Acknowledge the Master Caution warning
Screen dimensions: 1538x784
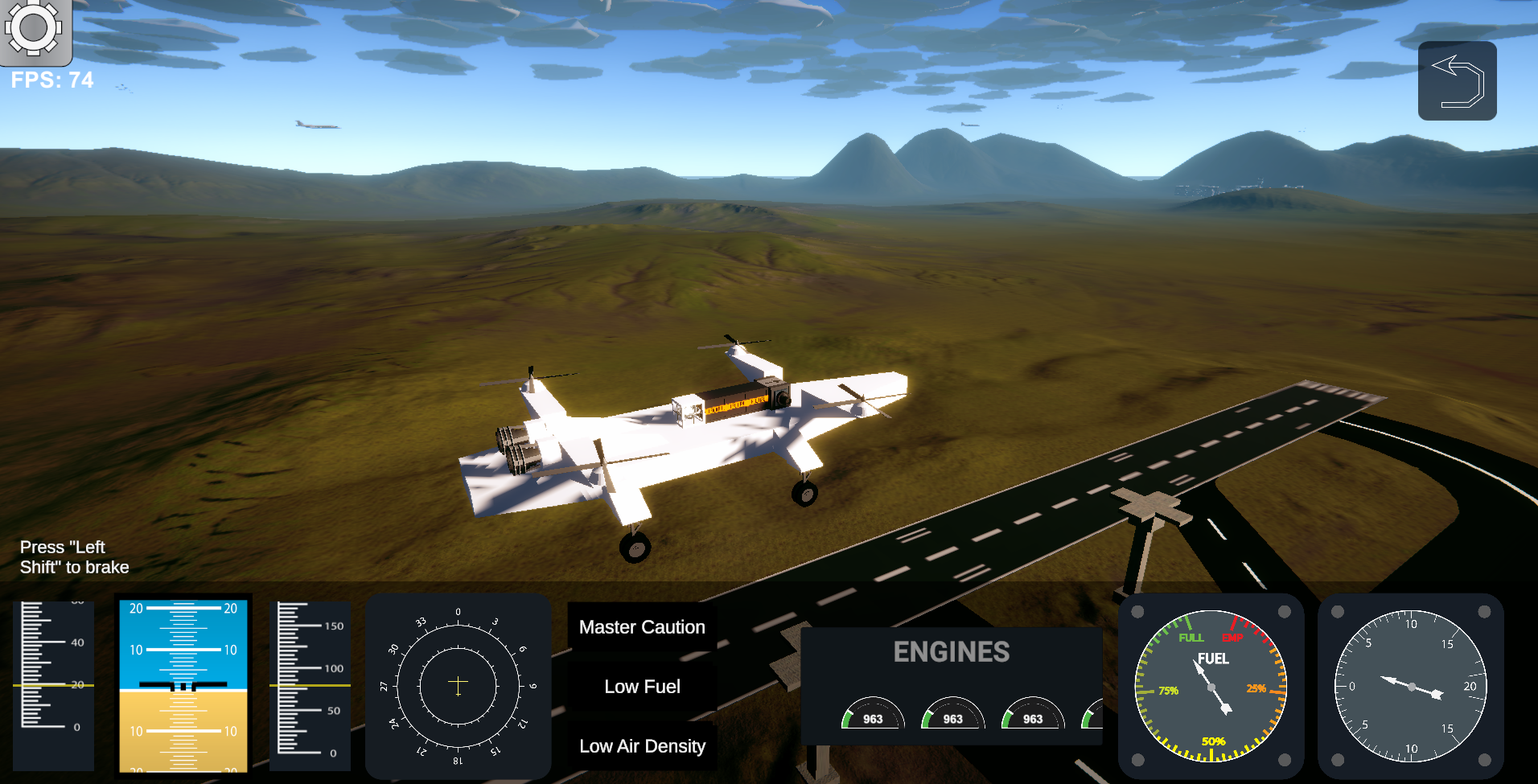(x=641, y=626)
